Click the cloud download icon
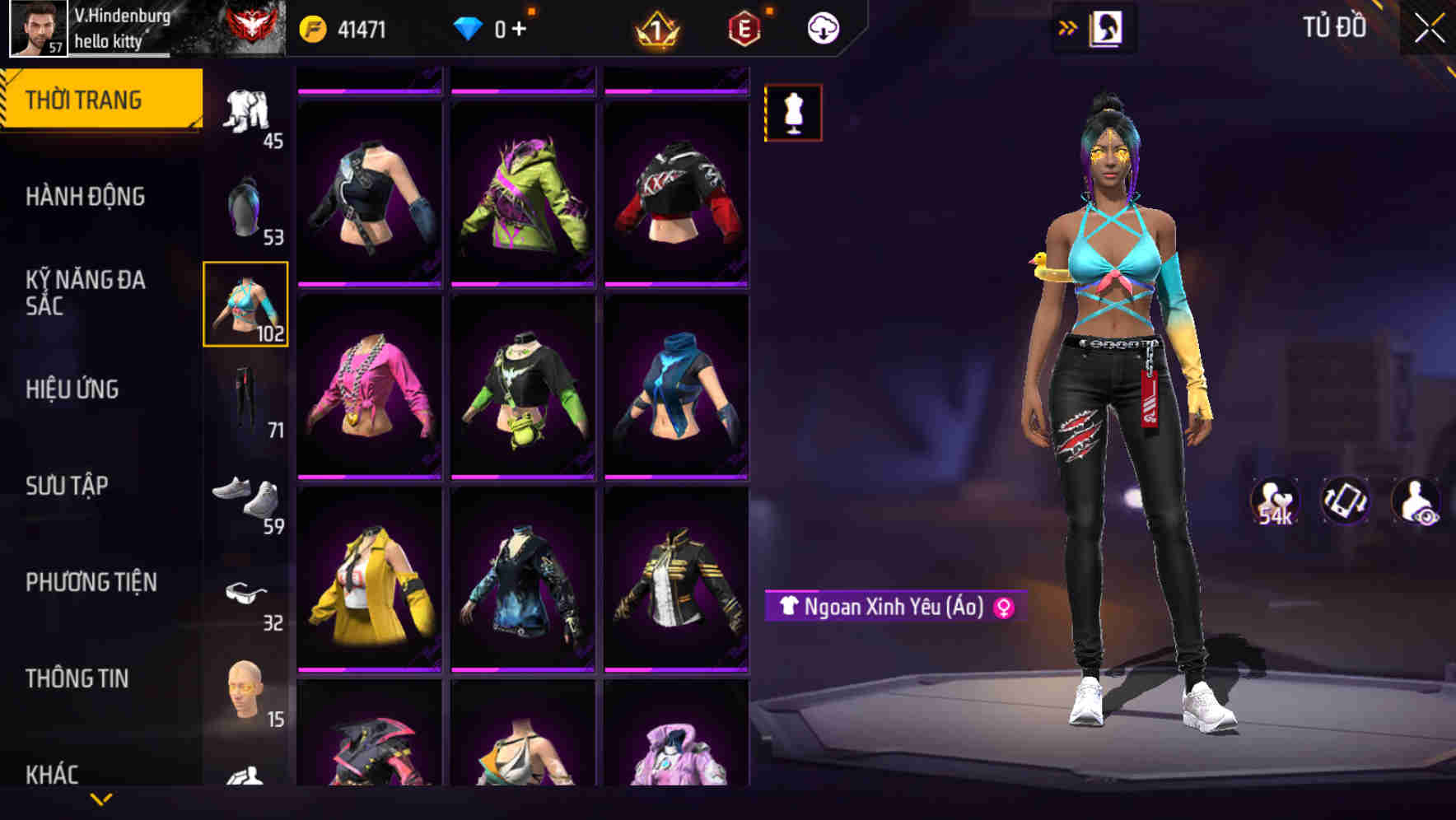This screenshot has width=1456, height=820. pyautogui.click(x=824, y=27)
